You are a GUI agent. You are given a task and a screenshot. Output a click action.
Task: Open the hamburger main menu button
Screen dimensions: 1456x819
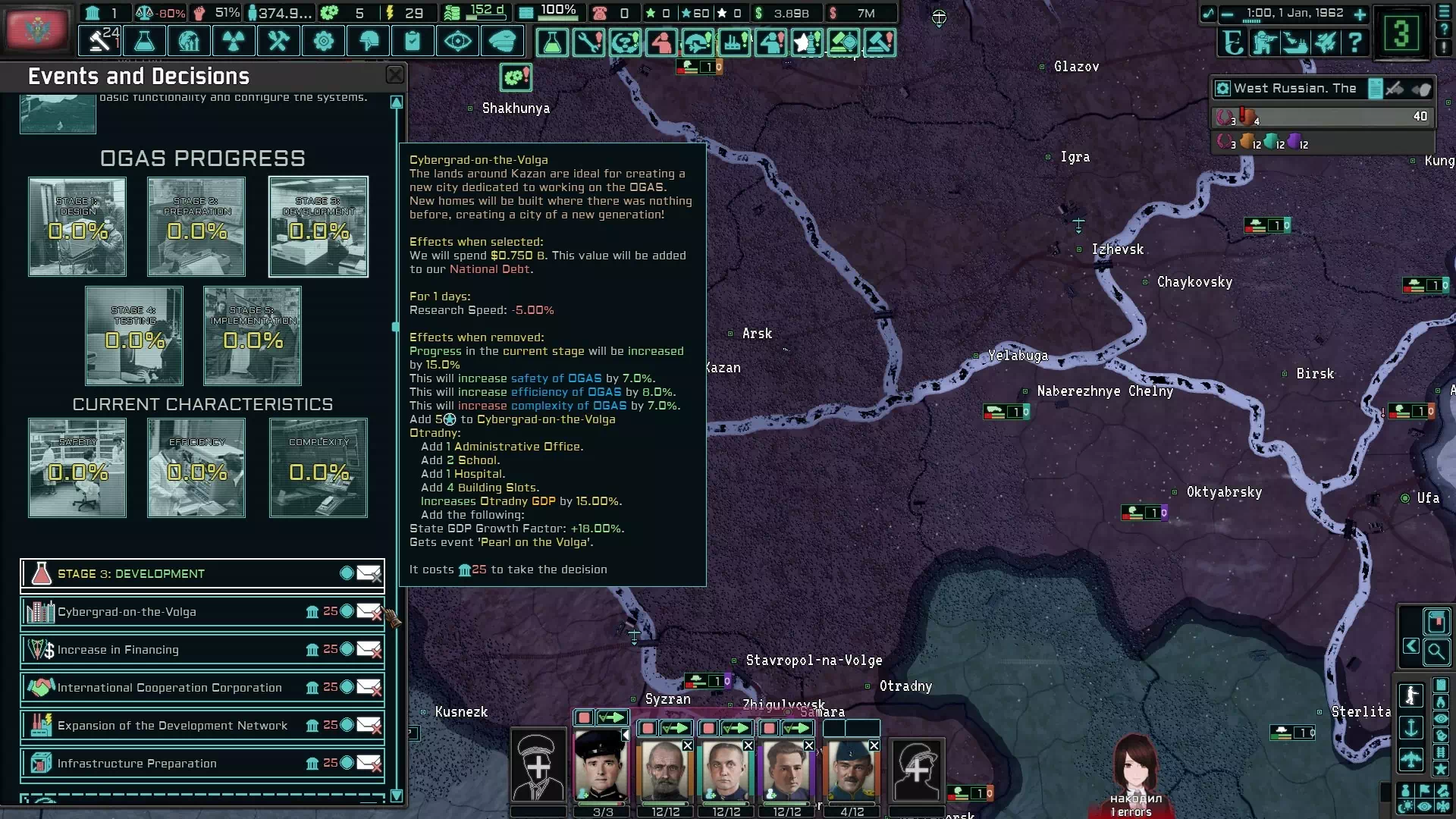[x=1443, y=11]
